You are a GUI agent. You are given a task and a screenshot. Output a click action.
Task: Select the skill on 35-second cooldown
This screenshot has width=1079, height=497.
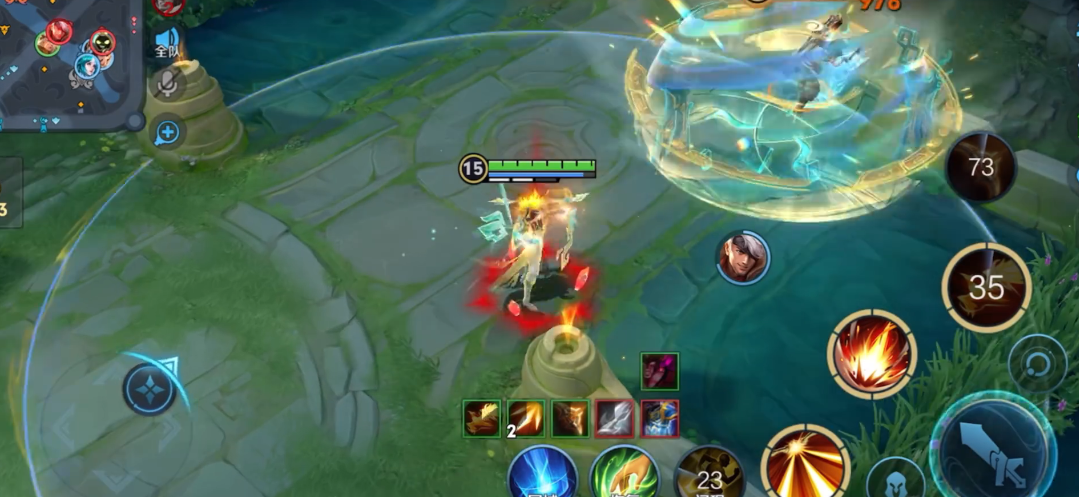pyautogui.click(x=986, y=287)
